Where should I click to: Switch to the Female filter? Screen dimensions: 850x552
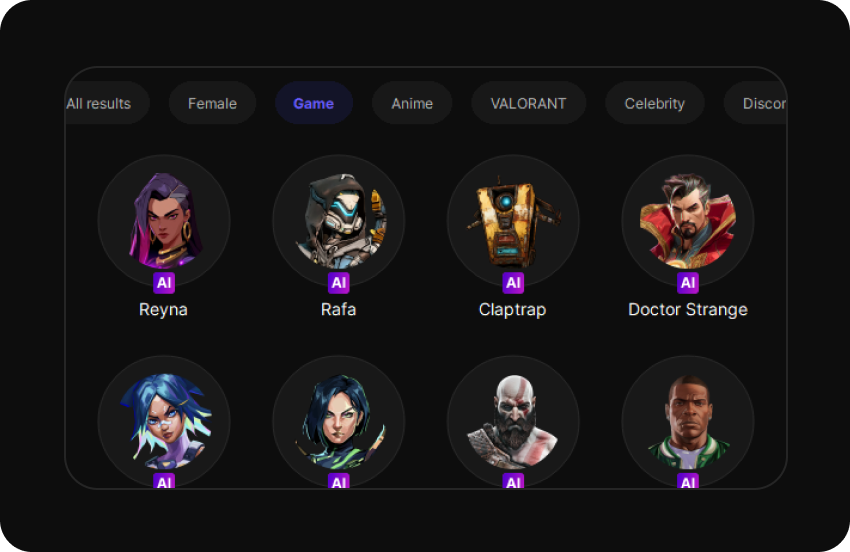point(212,103)
